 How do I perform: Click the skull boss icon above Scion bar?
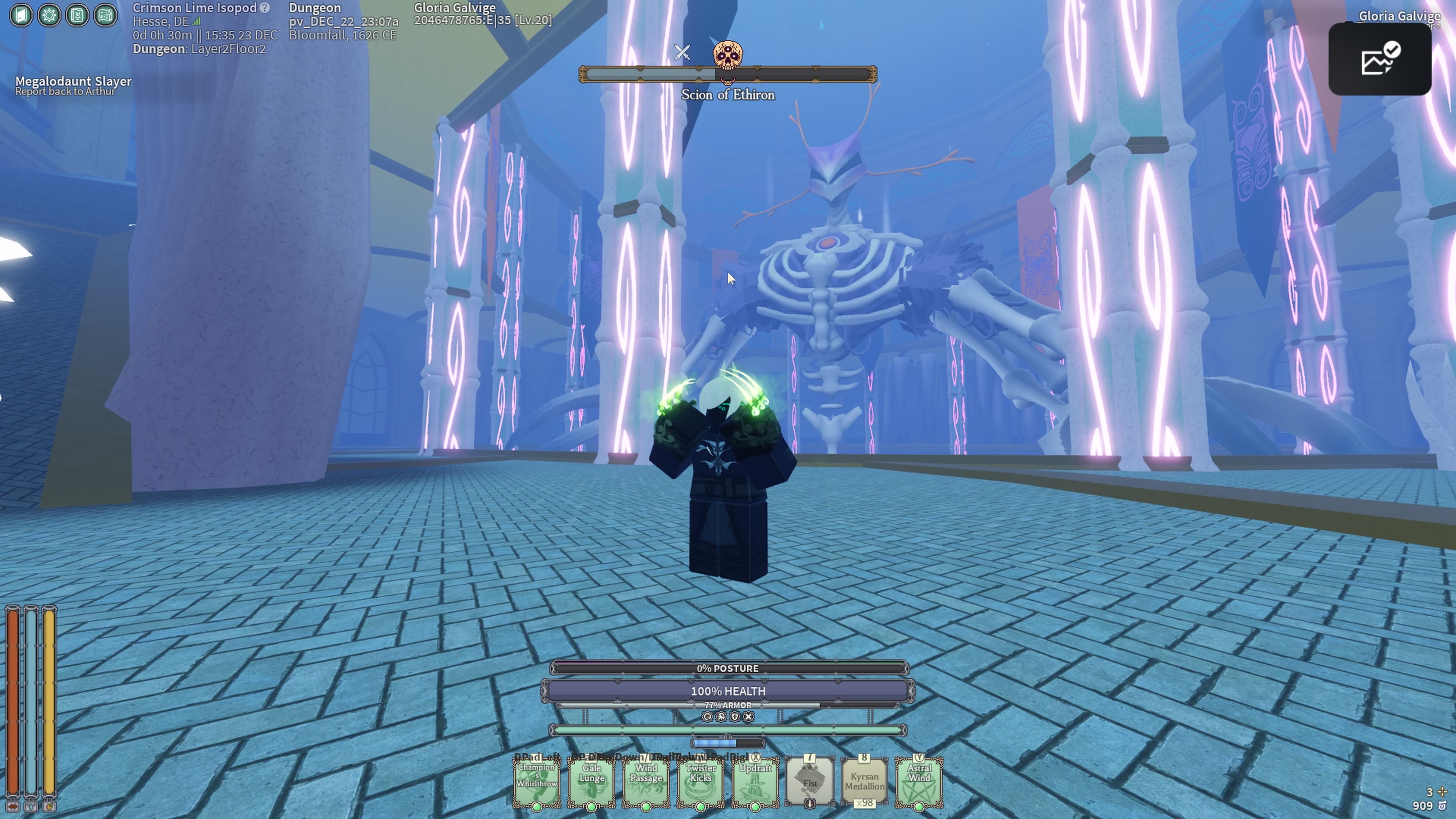pyautogui.click(x=728, y=55)
